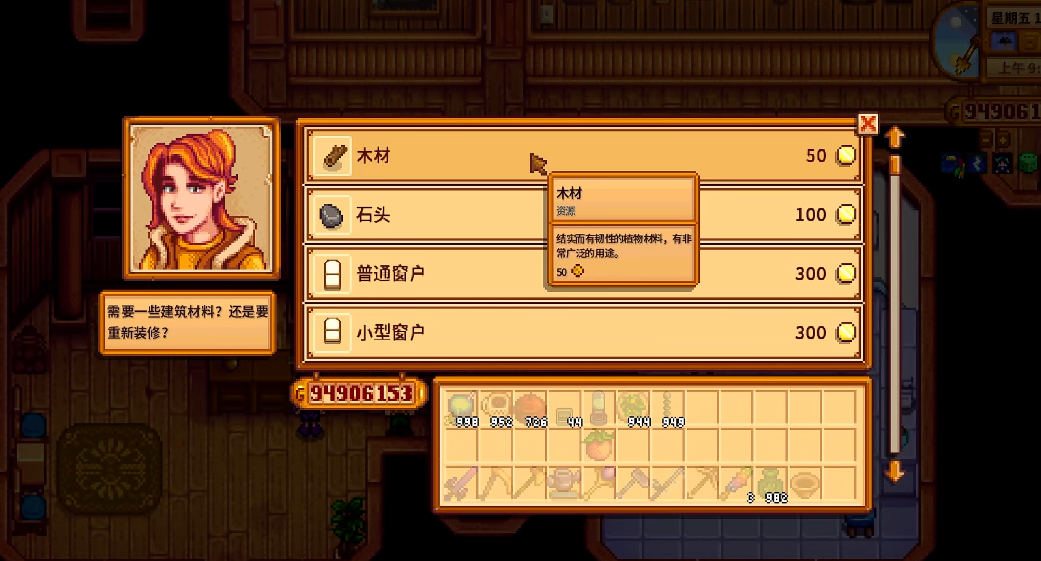The image size is (1041, 561).
Task: Close the shop menu with the X
Action: 868,123
